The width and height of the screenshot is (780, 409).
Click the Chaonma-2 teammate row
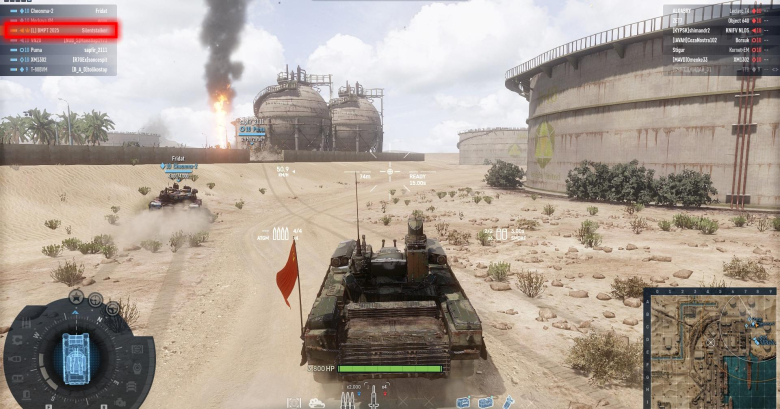60,10
